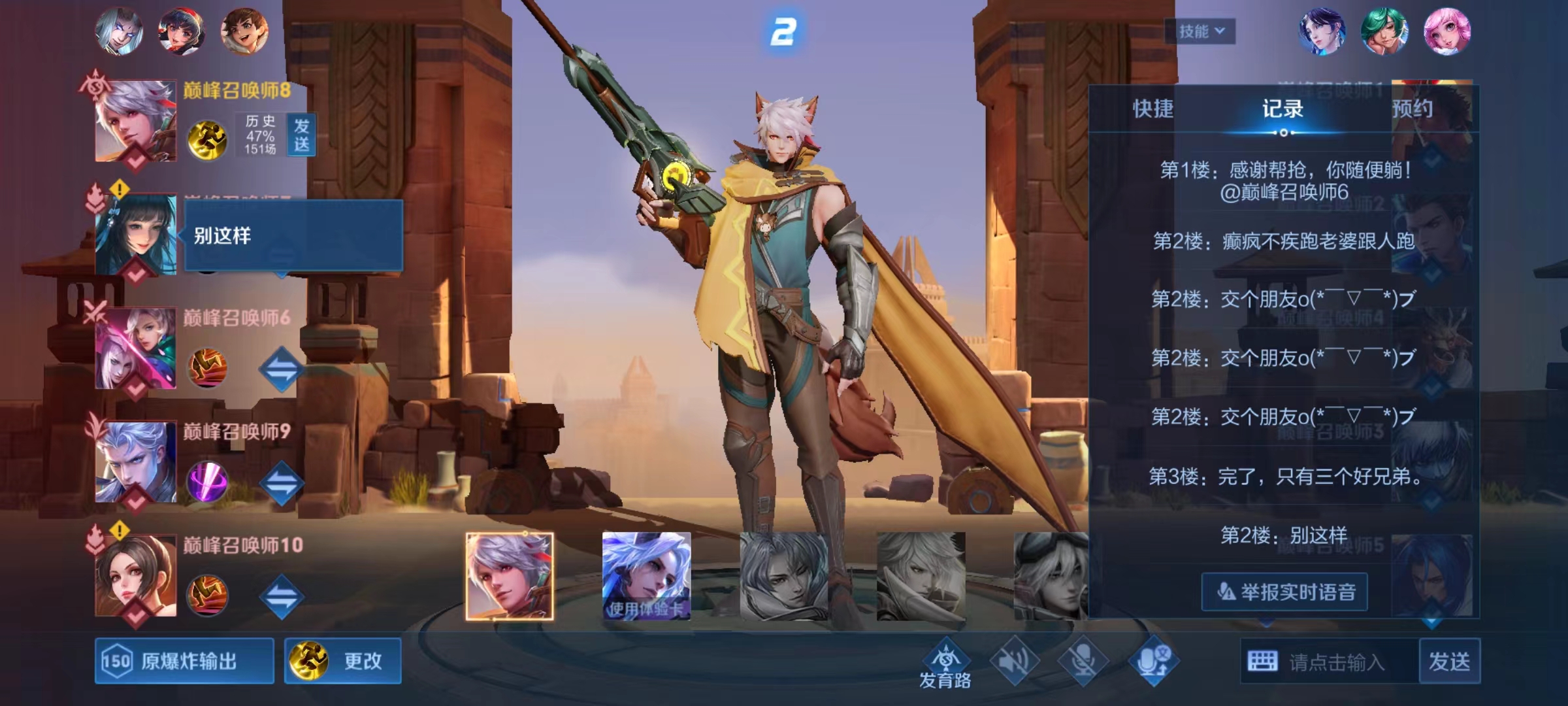Activate the voice-to-text microphone icon
Screen dimensions: 1568x706
point(1153,661)
